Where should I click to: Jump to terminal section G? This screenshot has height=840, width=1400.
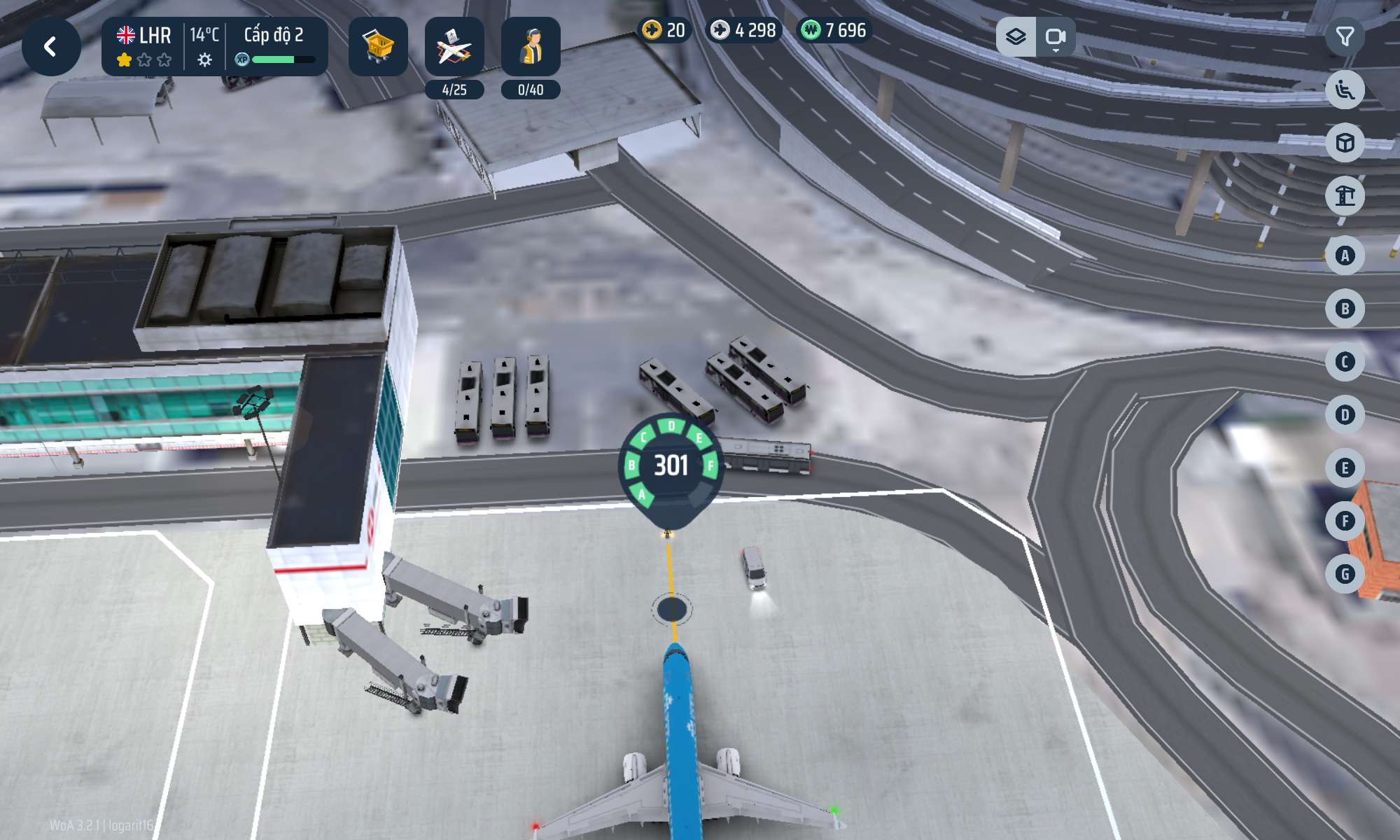[1345, 574]
